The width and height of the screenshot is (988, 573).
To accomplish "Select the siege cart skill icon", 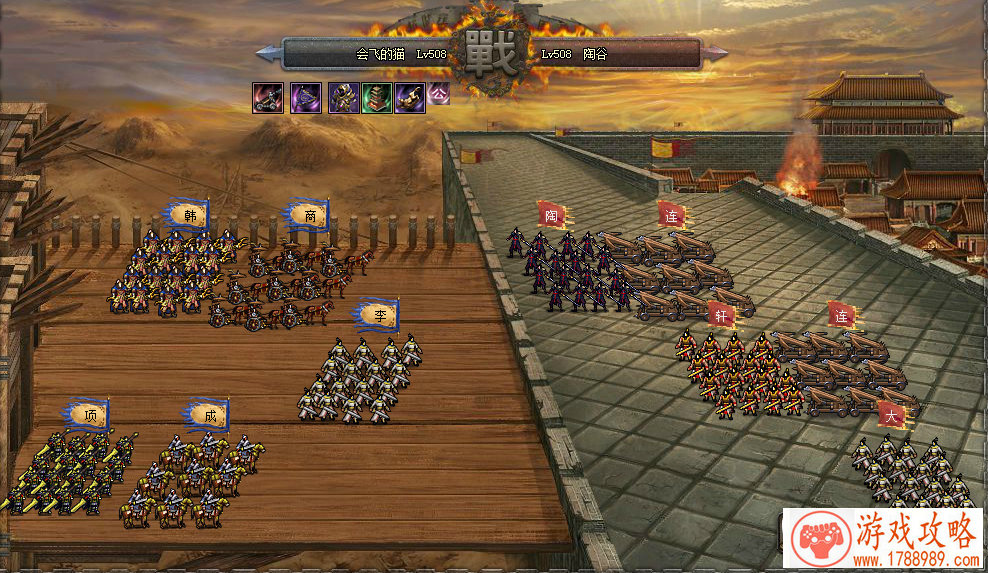I will [x=267, y=98].
